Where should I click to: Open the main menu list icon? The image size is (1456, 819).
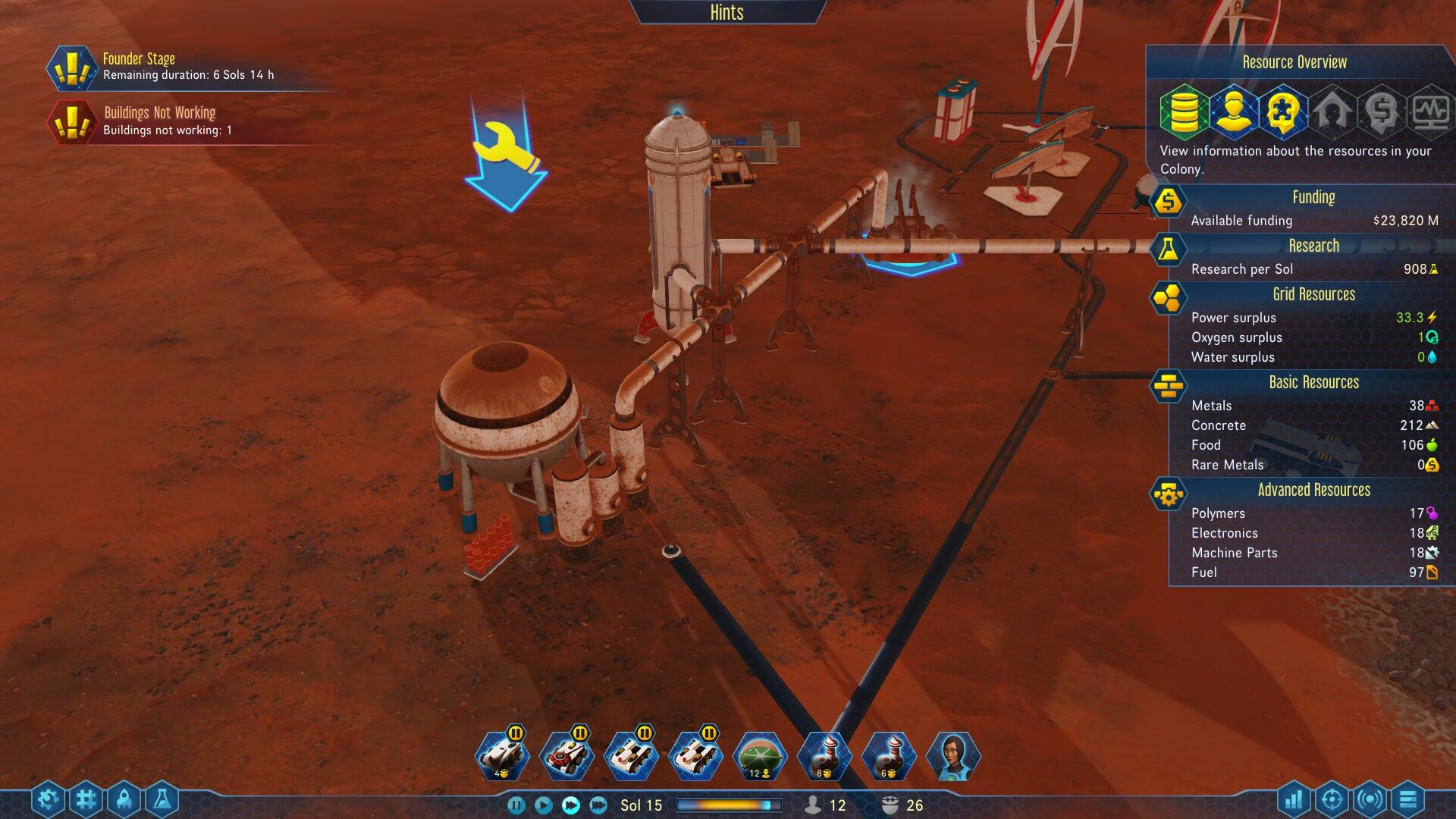[1407, 799]
